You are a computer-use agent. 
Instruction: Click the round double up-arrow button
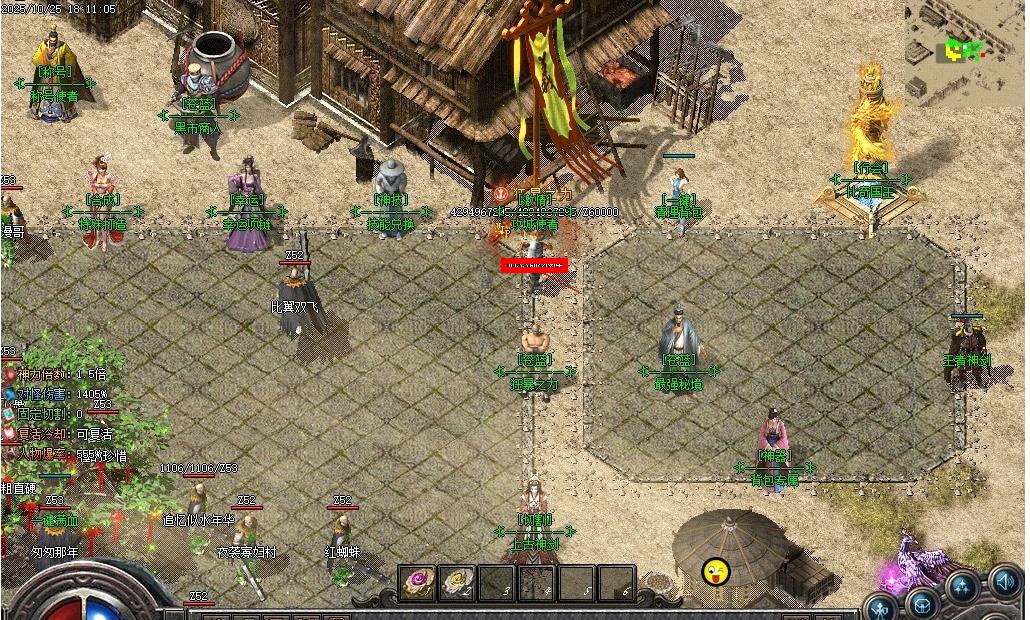962,588
